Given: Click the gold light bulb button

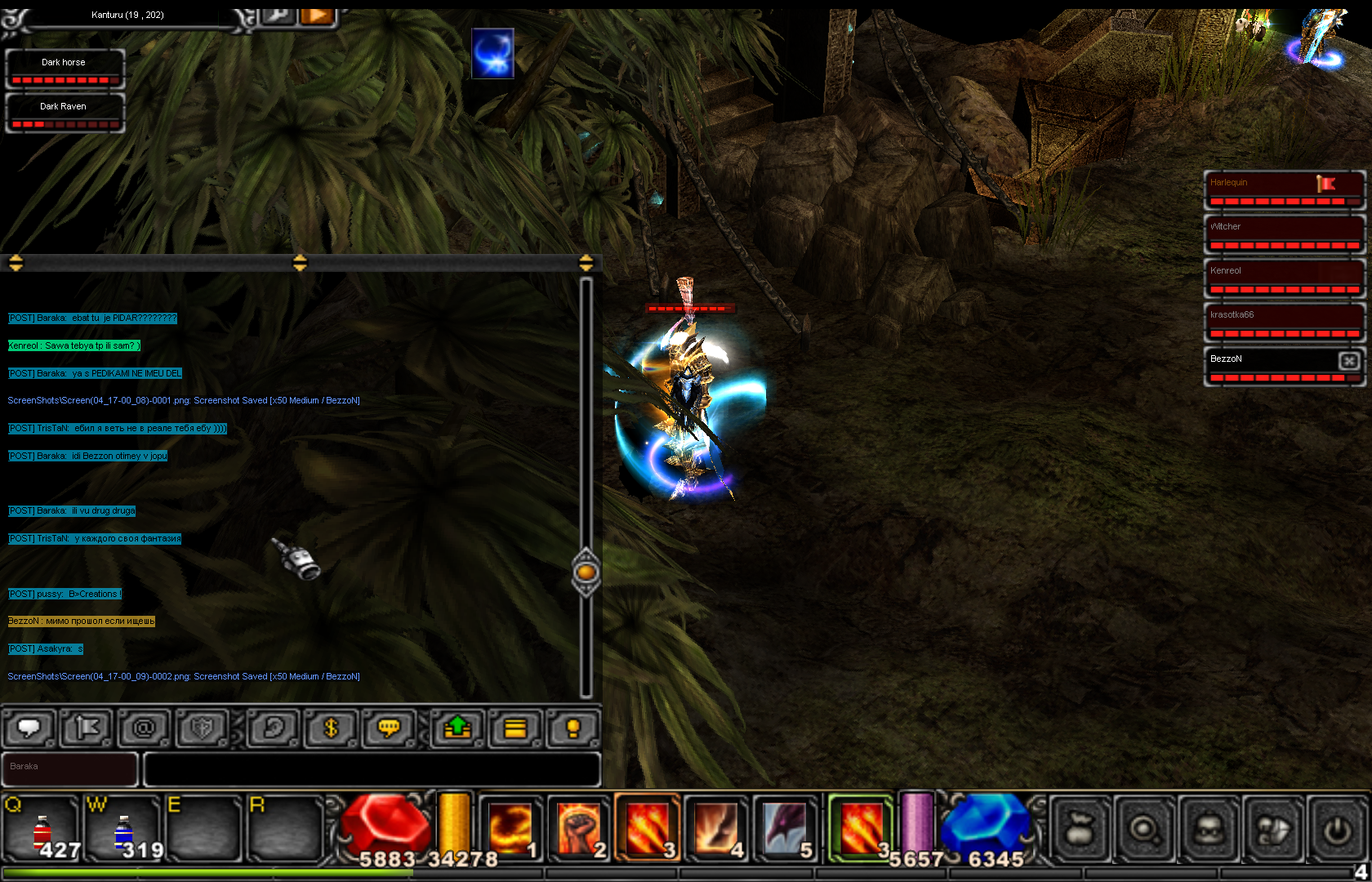Looking at the screenshot, I should pos(572,728).
